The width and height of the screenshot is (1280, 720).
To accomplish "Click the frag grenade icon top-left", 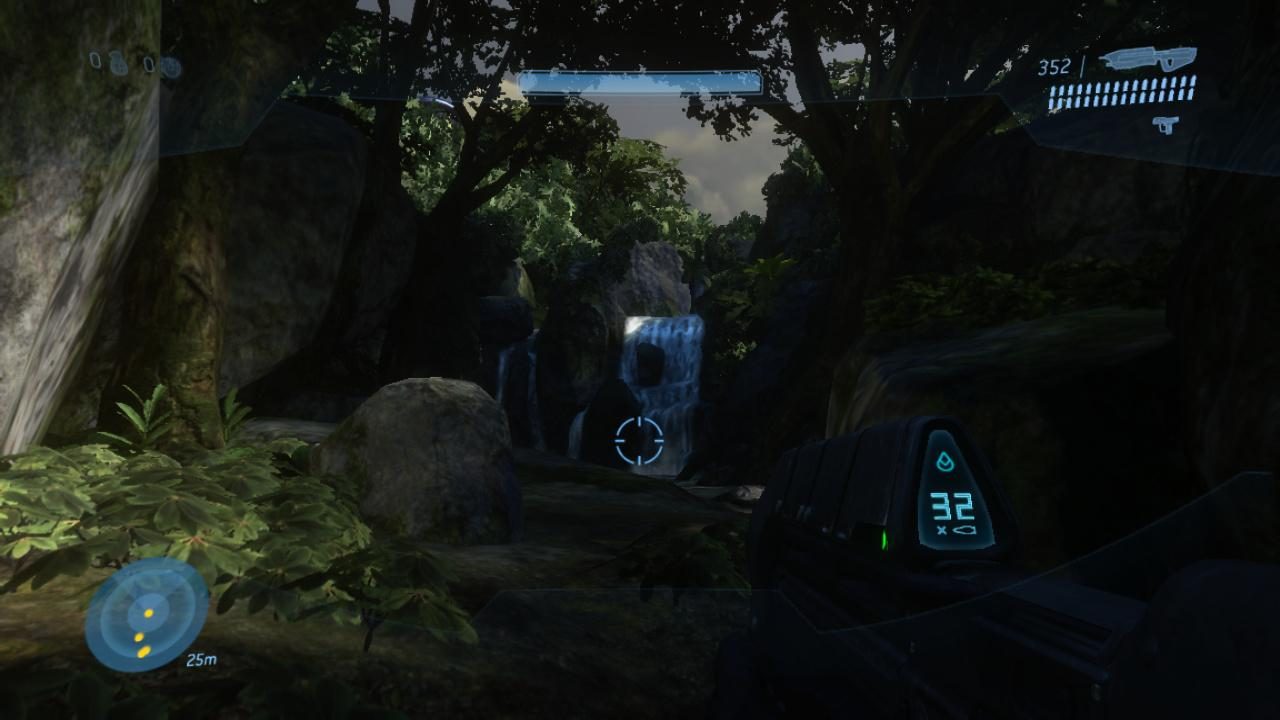I will click(x=118, y=64).
